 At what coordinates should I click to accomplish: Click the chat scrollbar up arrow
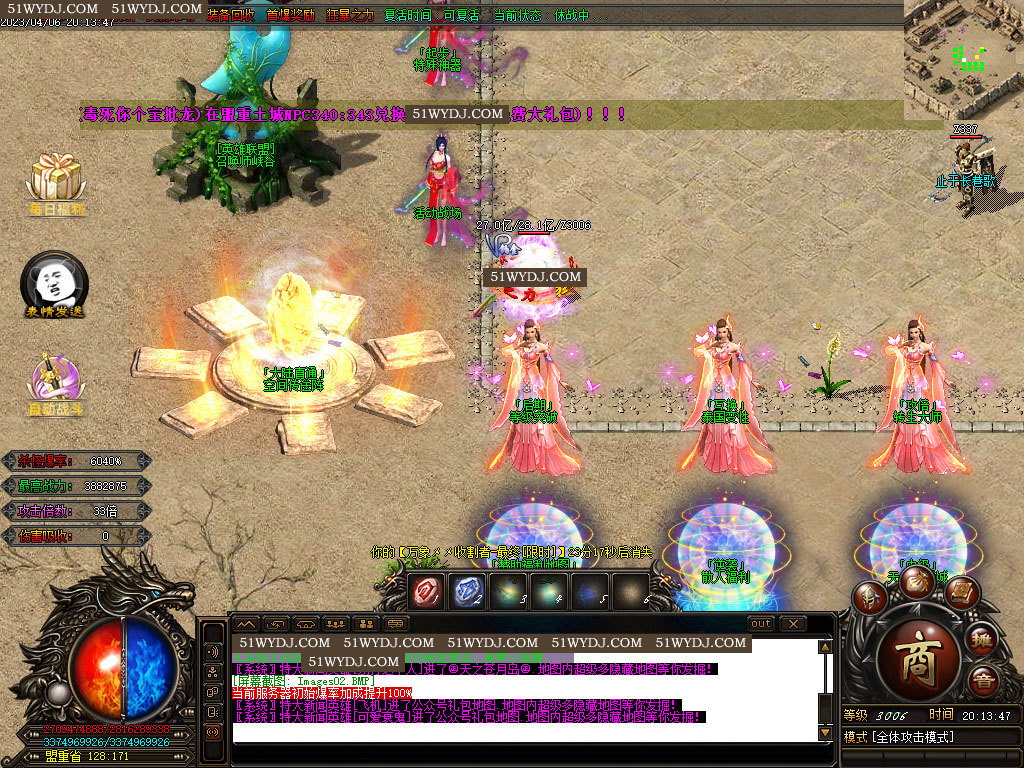(825, 647)
